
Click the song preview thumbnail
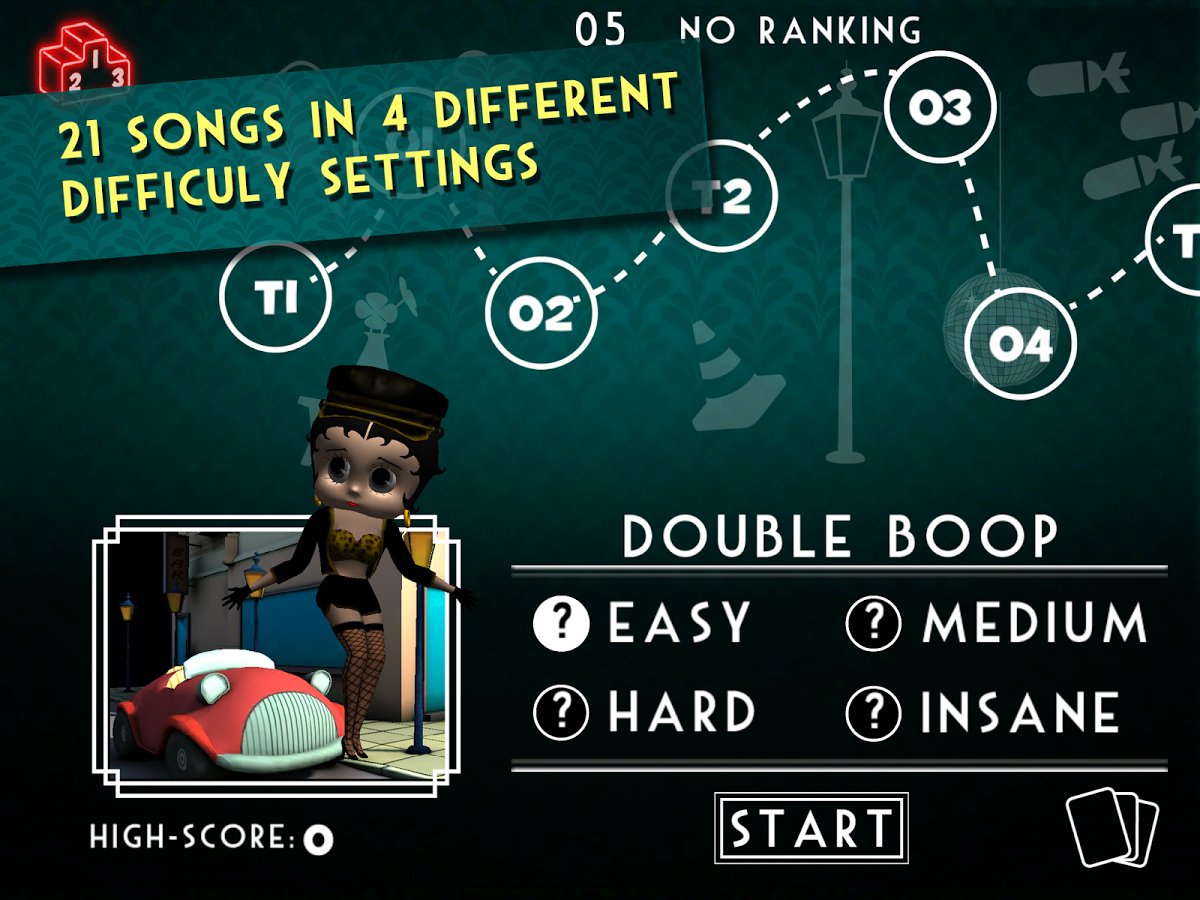click(x=275, y=655)
